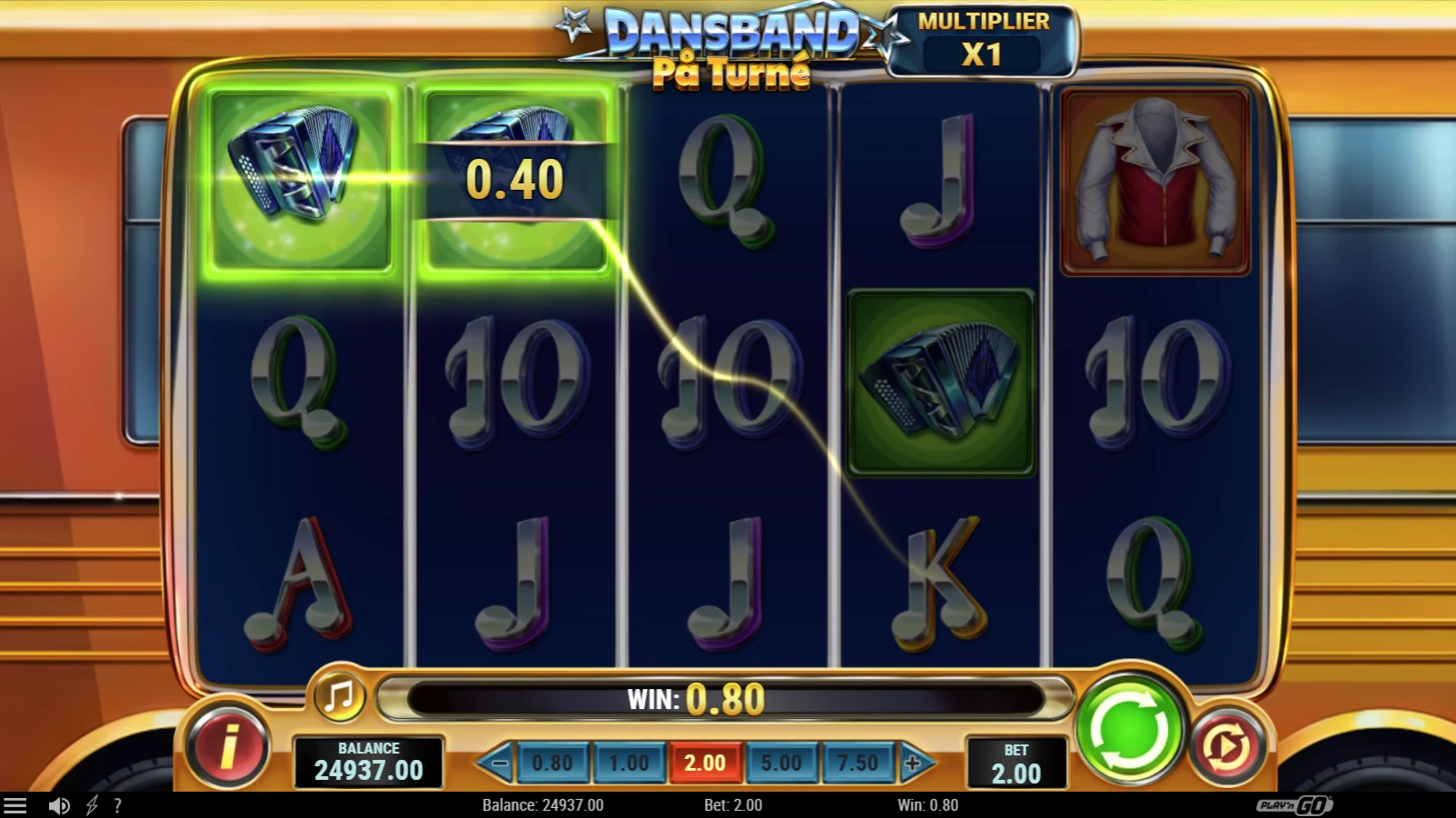
Task: Mute the game sound with the speaker icon
Action: point(60,804)
